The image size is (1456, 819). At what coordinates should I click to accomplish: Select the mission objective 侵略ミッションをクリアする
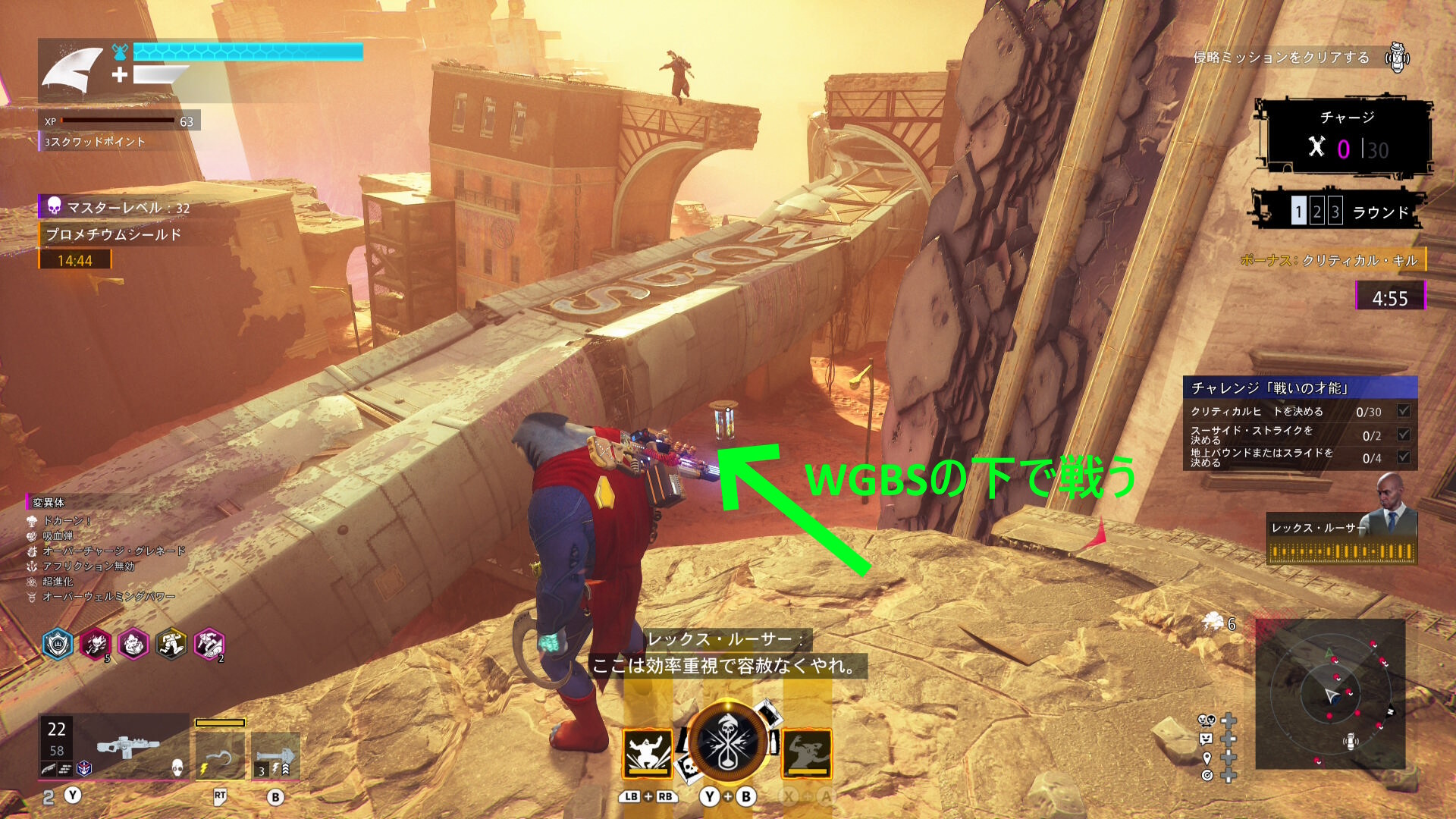(1282, 58)
